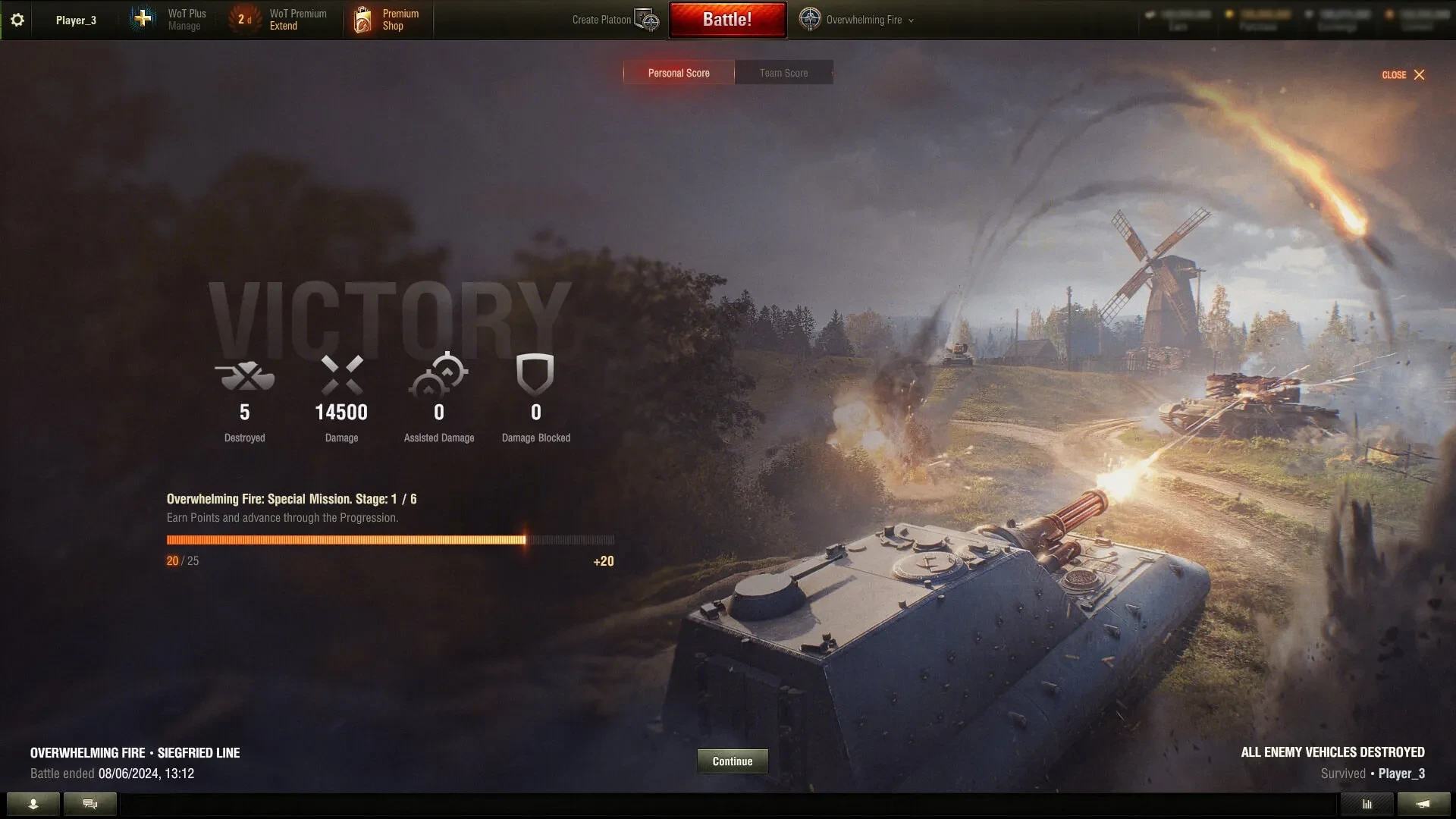Screen dimensions: 1456x819
Task: Create a Platoon
Action: 615,20
